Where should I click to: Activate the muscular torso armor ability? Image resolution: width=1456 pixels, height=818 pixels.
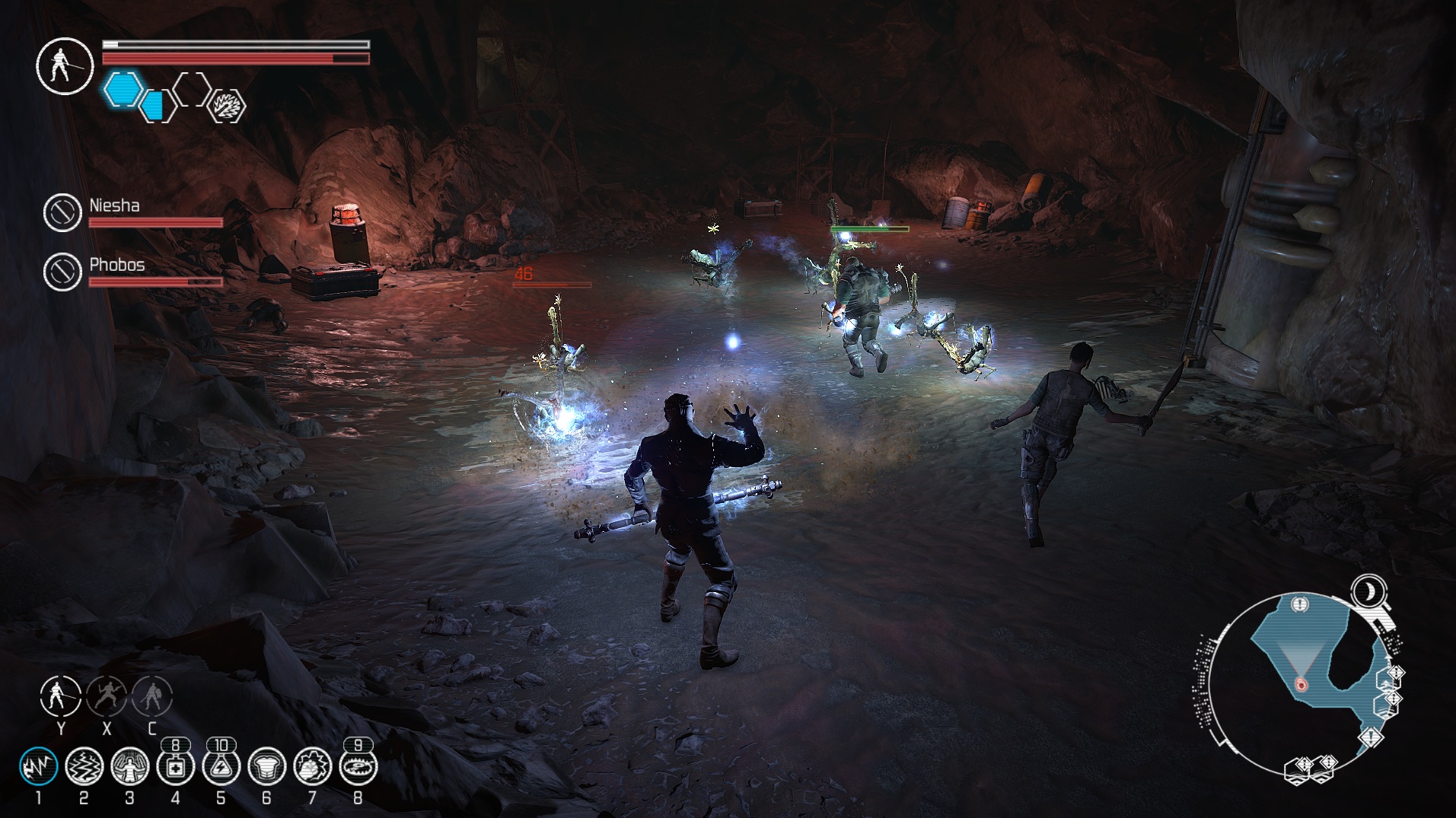pos(266,767)
